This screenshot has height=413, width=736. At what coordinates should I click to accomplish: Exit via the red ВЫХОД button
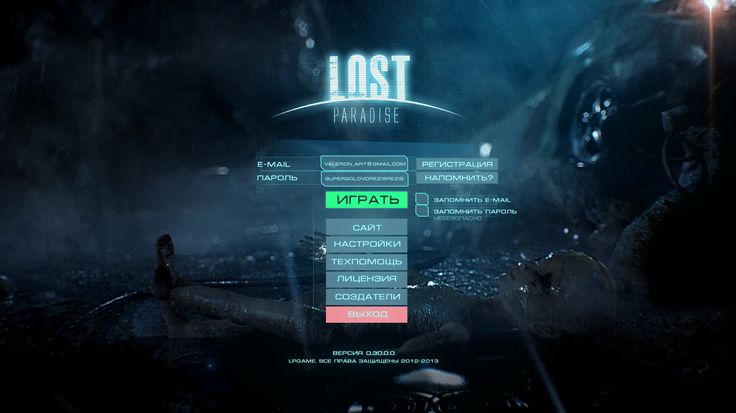pyautogui.click(x=367, y=314)
